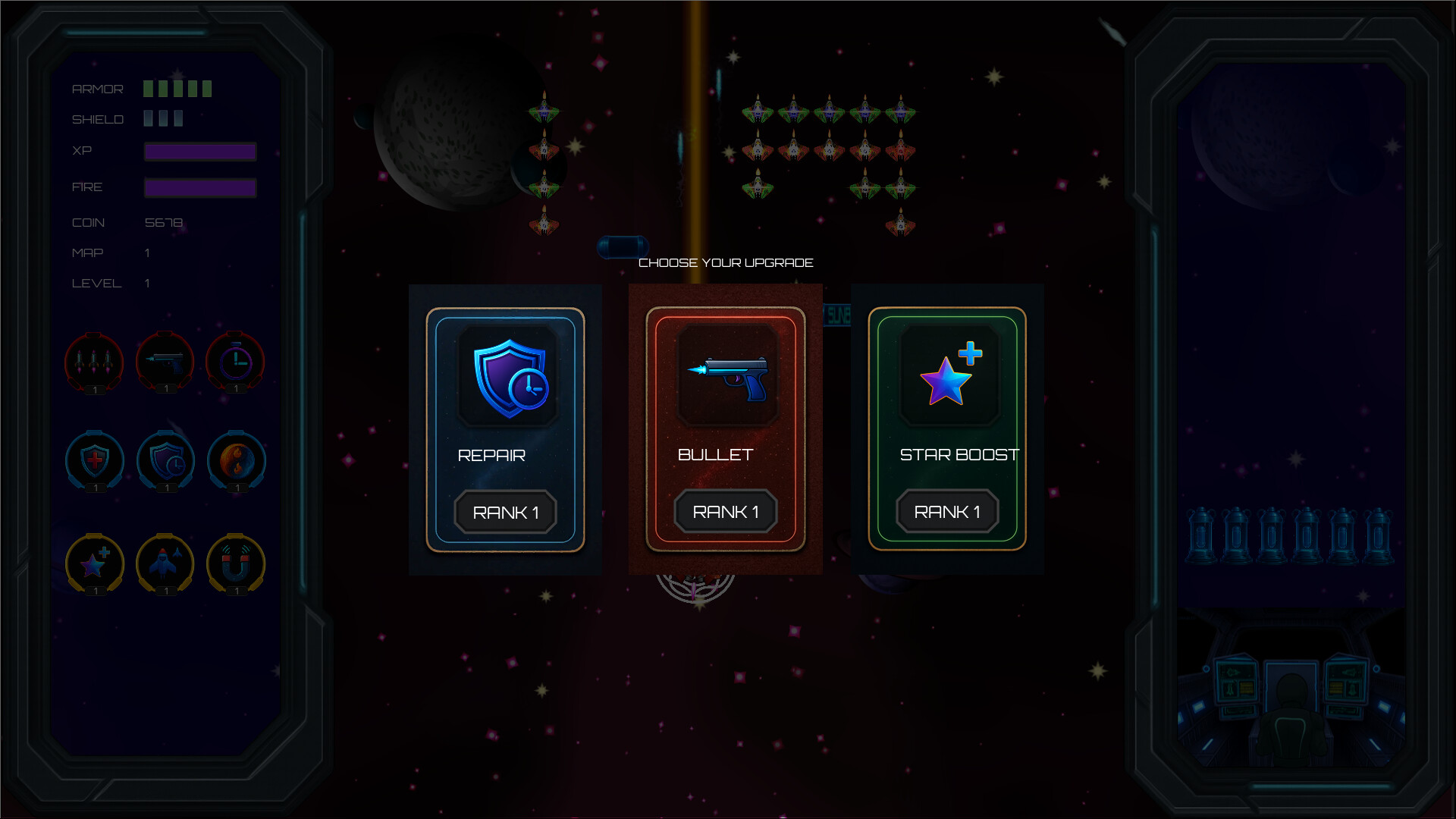Click the star boost icon in the sidebar
Image resolution: width=1456 pixels, height=819 pixels.
[x=94, y=563]
